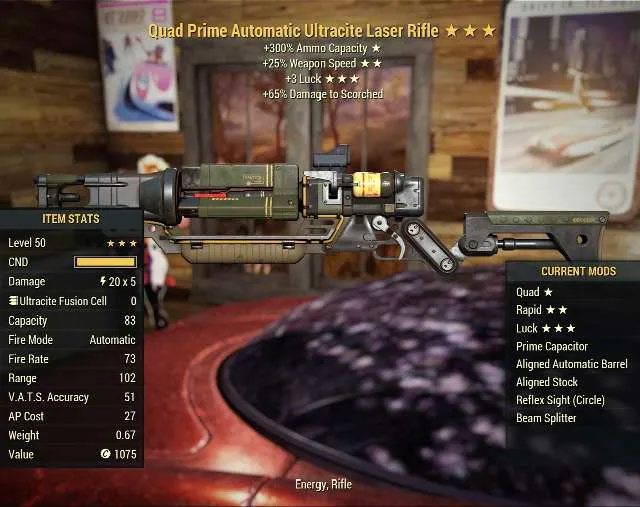Choose the Rapid mod in the list
The width and height of the screenshot is (640, 507).
click(541, 310)
